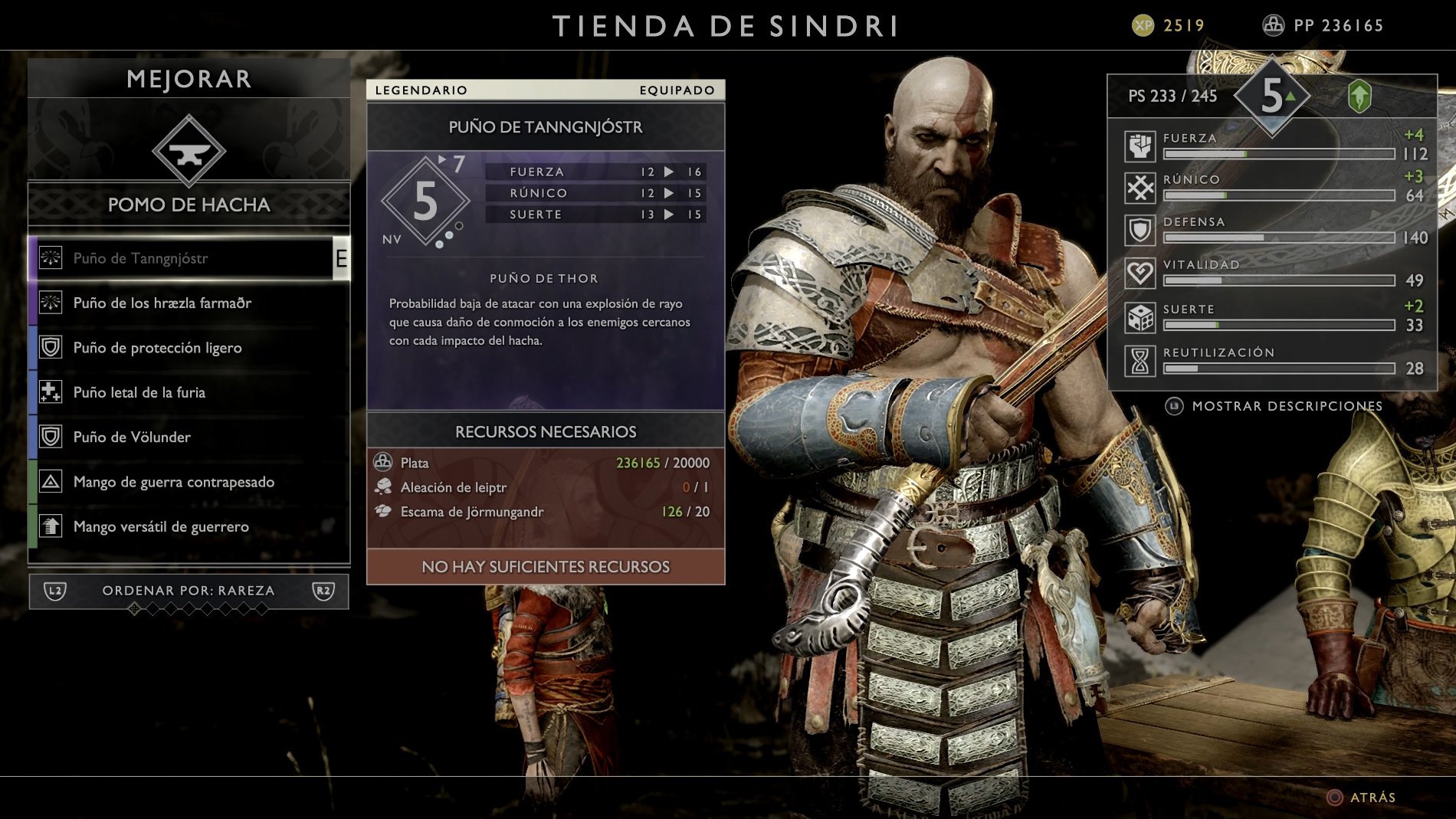Toggle Equipado status on Puño de Tanngnjóstr
Viewport: 1456px width, 819px height.
click(675, 90)
